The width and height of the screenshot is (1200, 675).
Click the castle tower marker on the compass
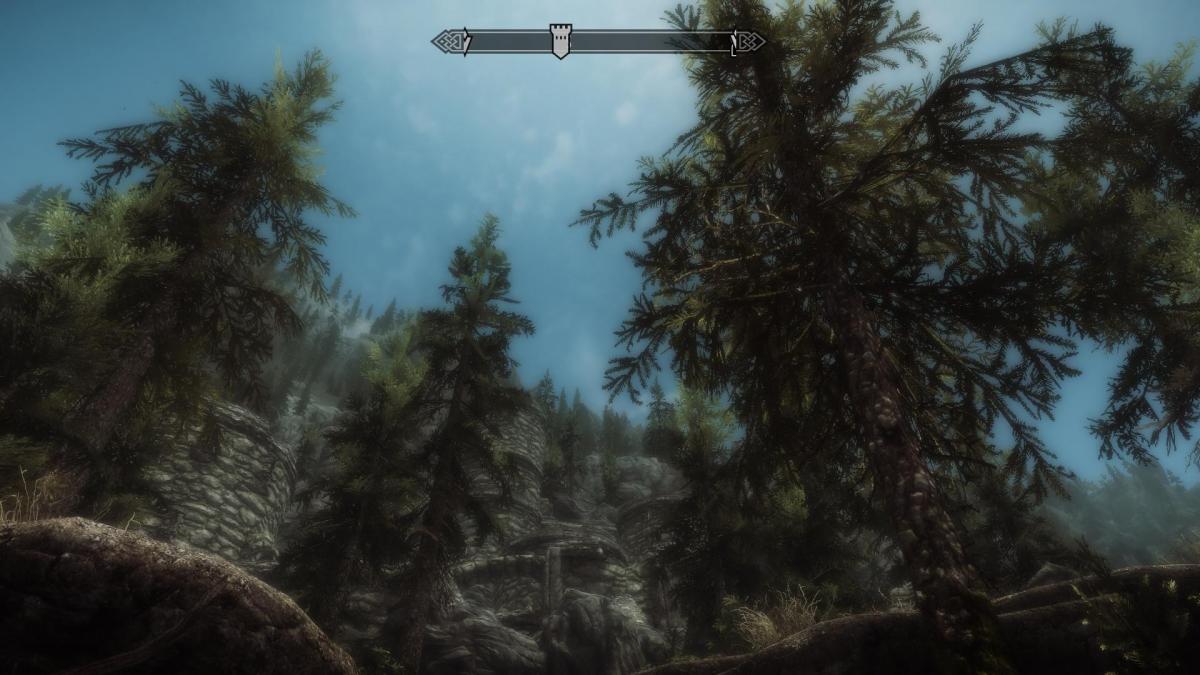tap(560, 41)
